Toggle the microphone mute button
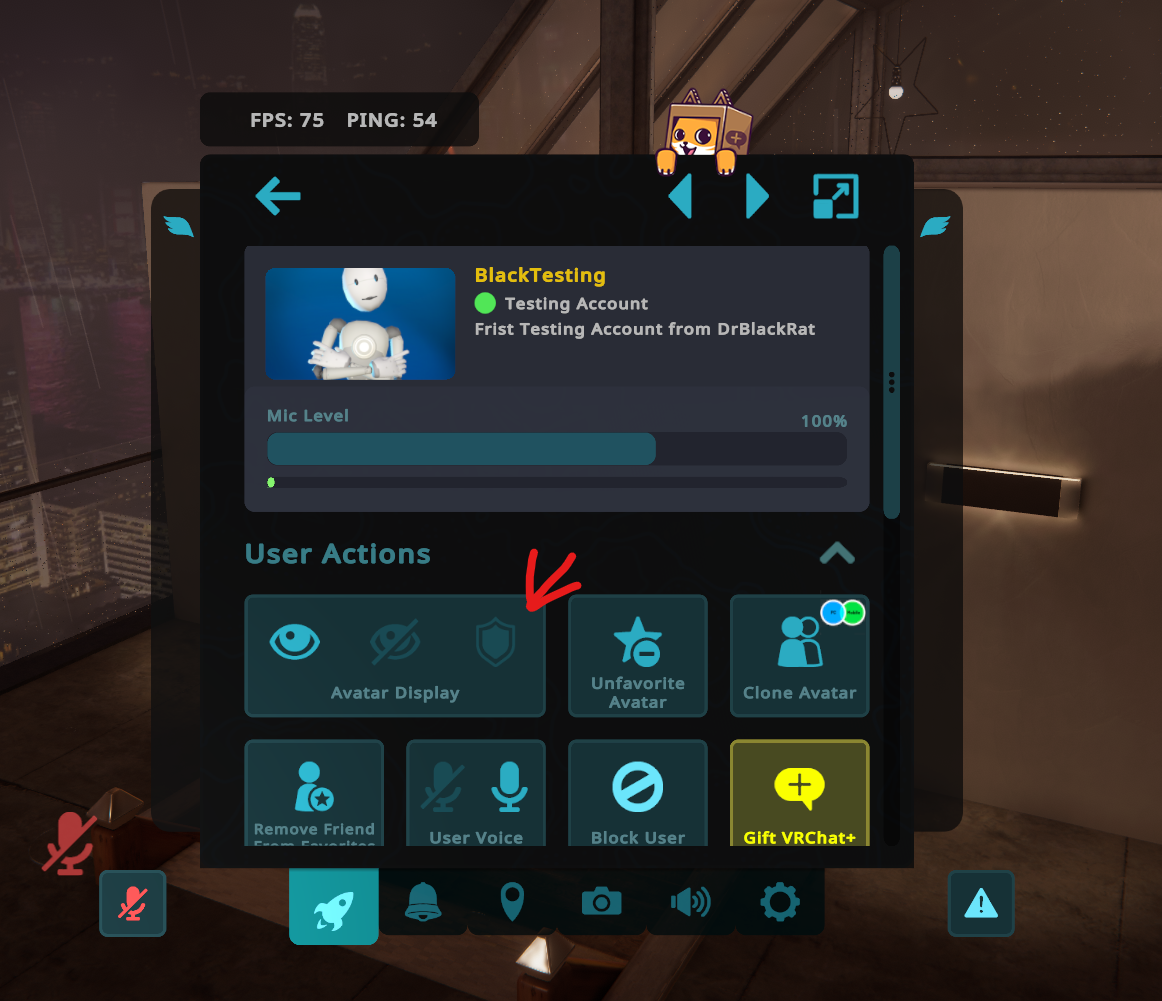The height and width of the screenshot is (1001, 1162). pyautogui.click(x=132, y=903)
